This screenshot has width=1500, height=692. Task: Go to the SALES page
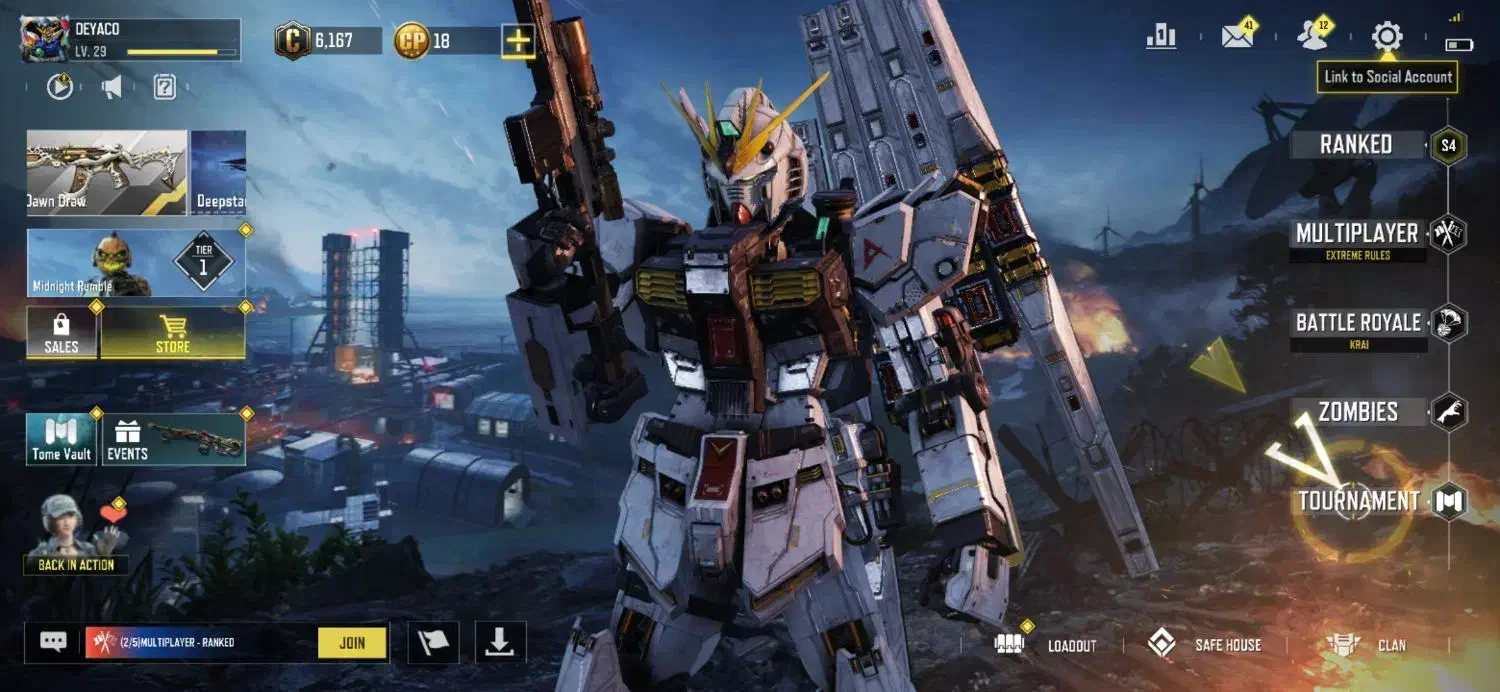[x=61, y=333]
